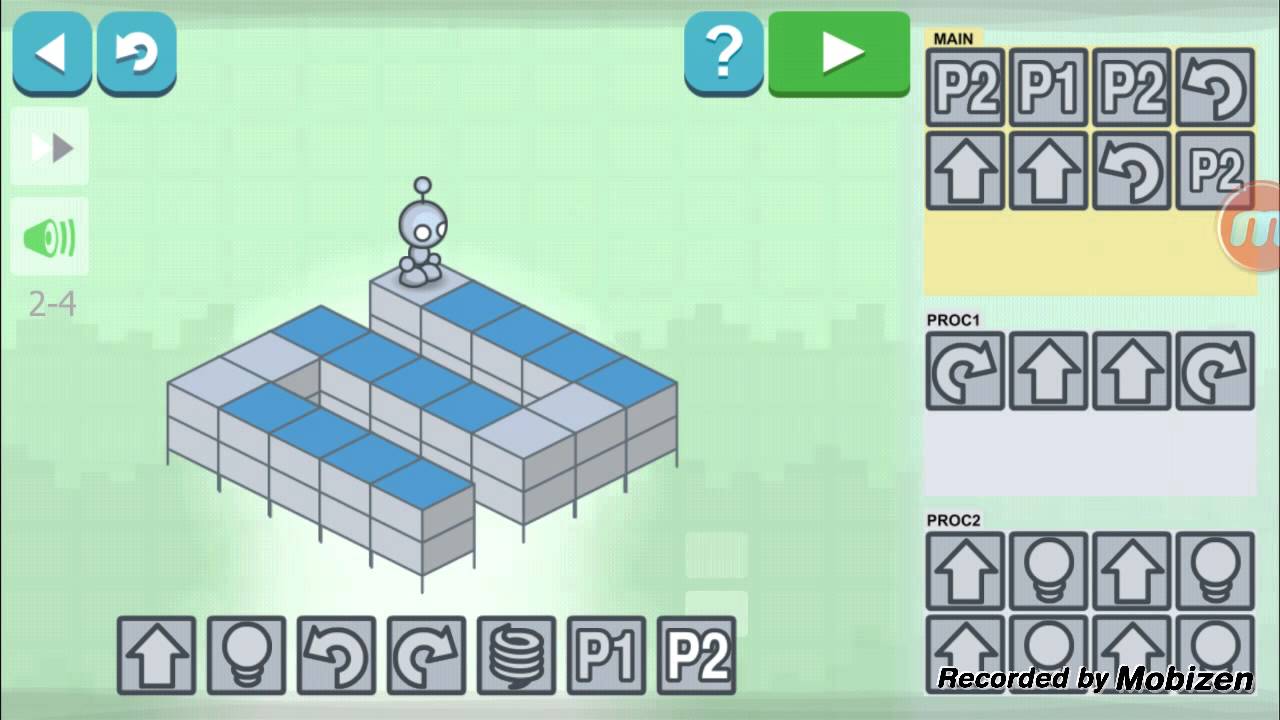Remove the turn-left command ending MAIN's top row
The image size is (1280, 720).
(x=1215, y=87)
